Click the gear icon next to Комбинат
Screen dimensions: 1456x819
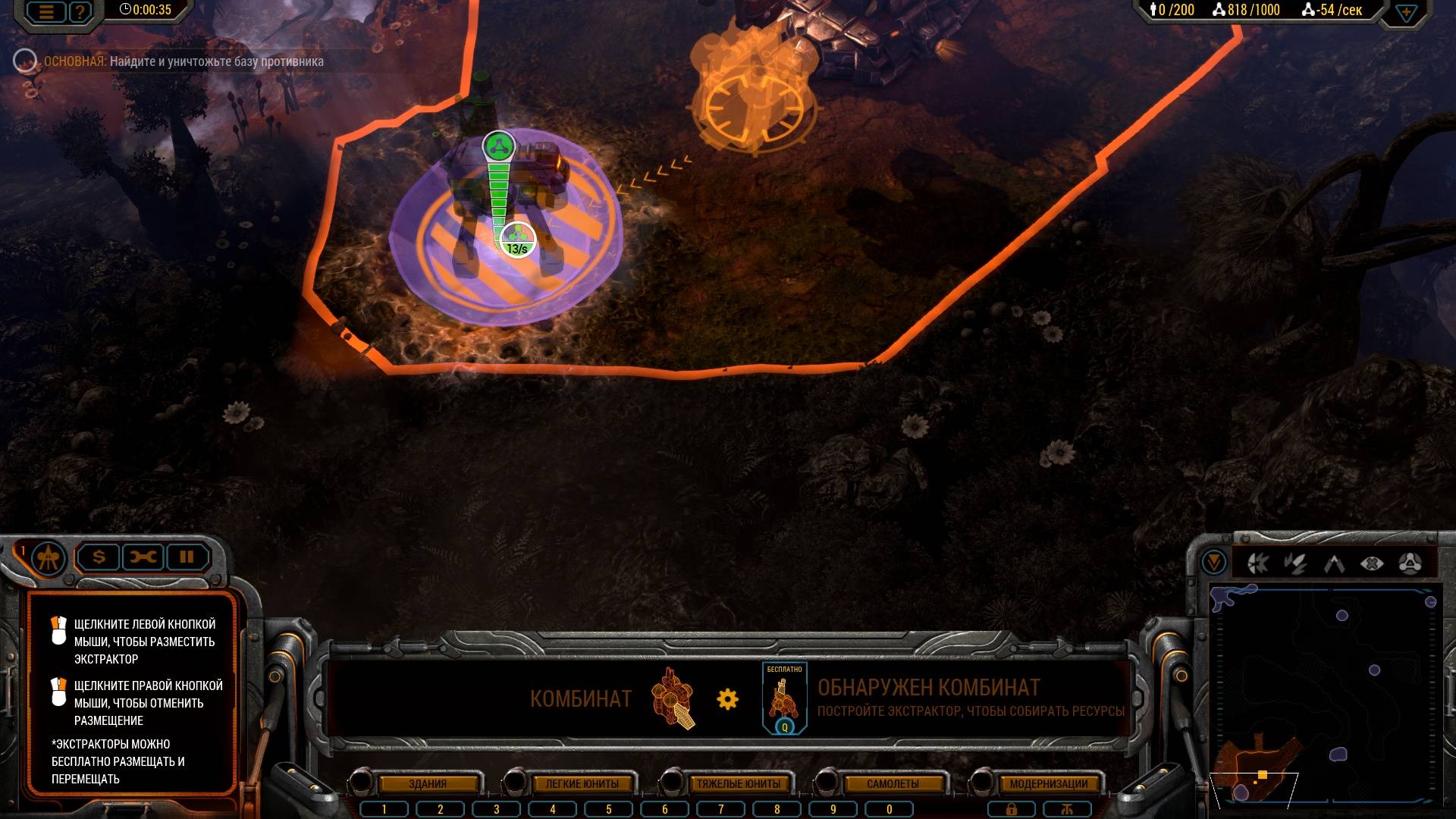pyautogui.click(x=727, y=698)
